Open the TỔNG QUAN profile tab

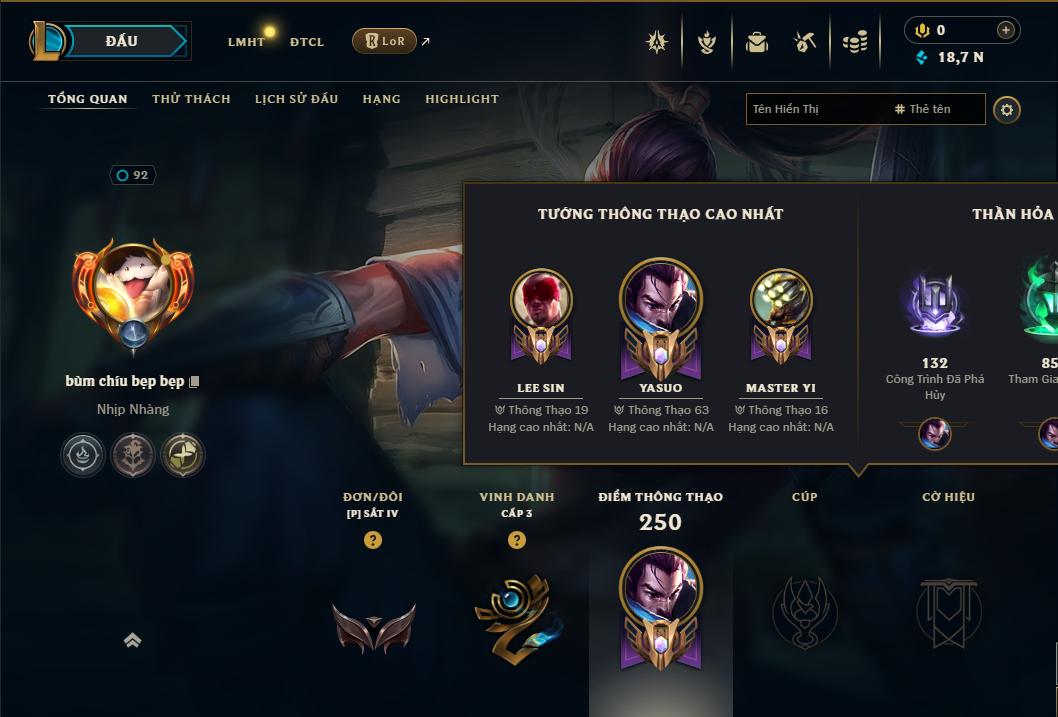[88, 99]
